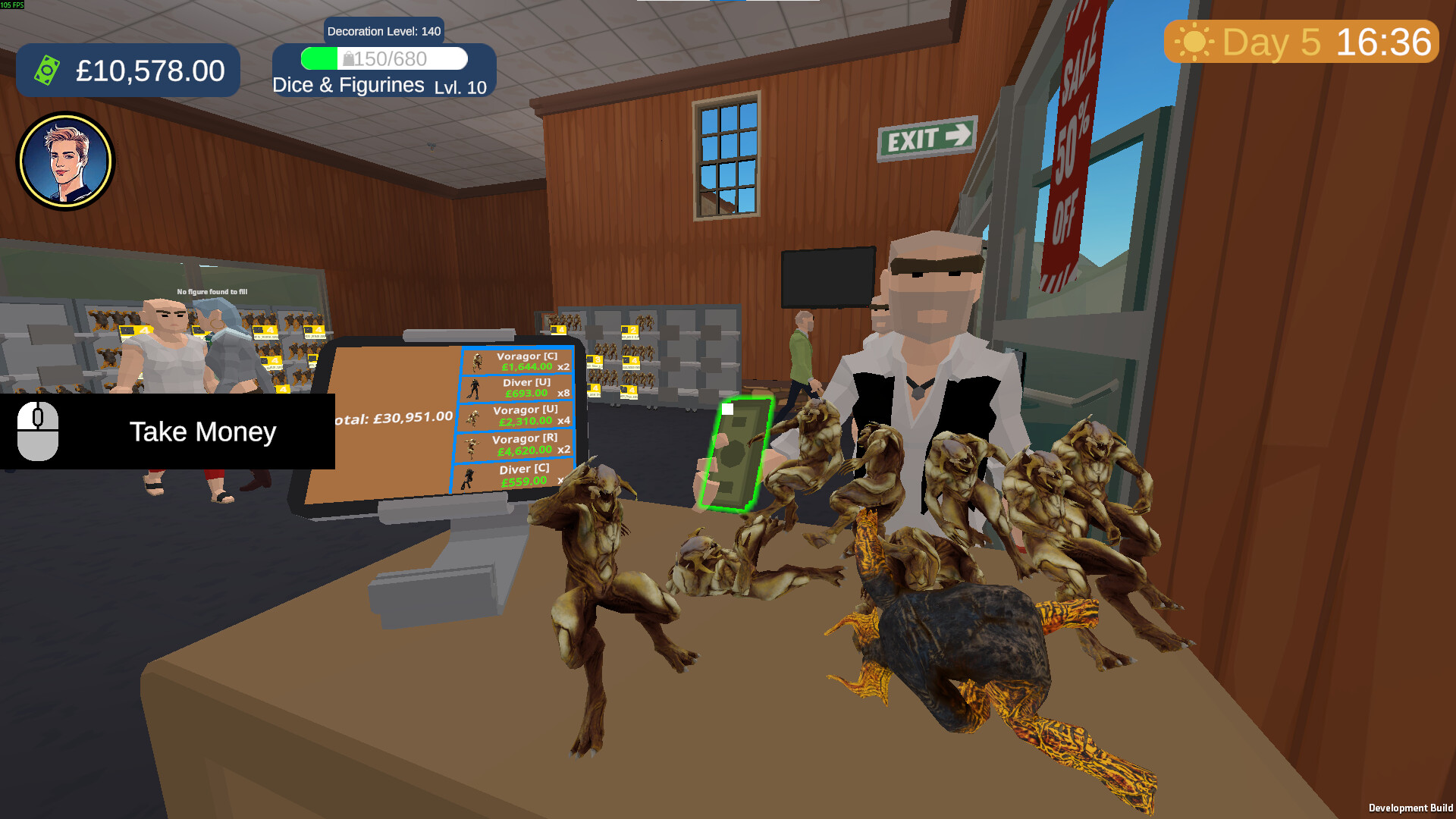Click the Voragor [U] entry to deselect it
Viewport: 1456px width, 819px height.
tap(519, 416)
